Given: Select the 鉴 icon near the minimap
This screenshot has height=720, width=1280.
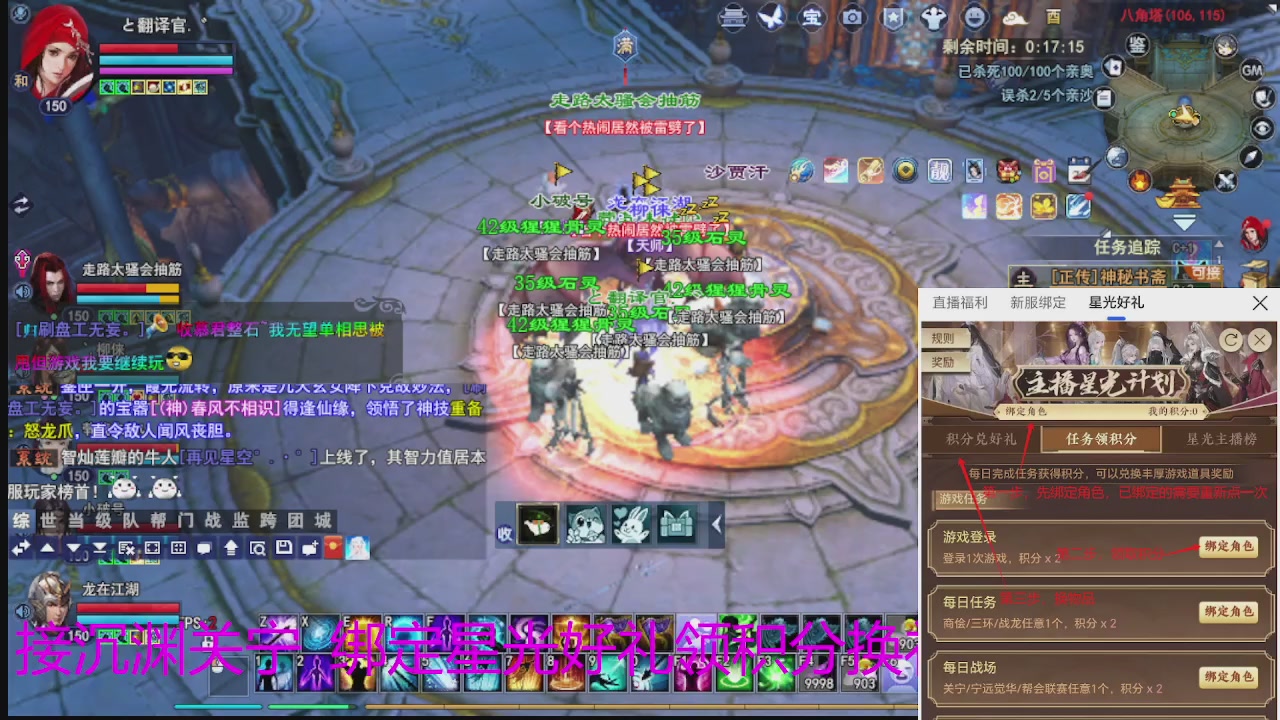Looking at the screenshot, I should pyautogui.click(x=1139, y=46).
